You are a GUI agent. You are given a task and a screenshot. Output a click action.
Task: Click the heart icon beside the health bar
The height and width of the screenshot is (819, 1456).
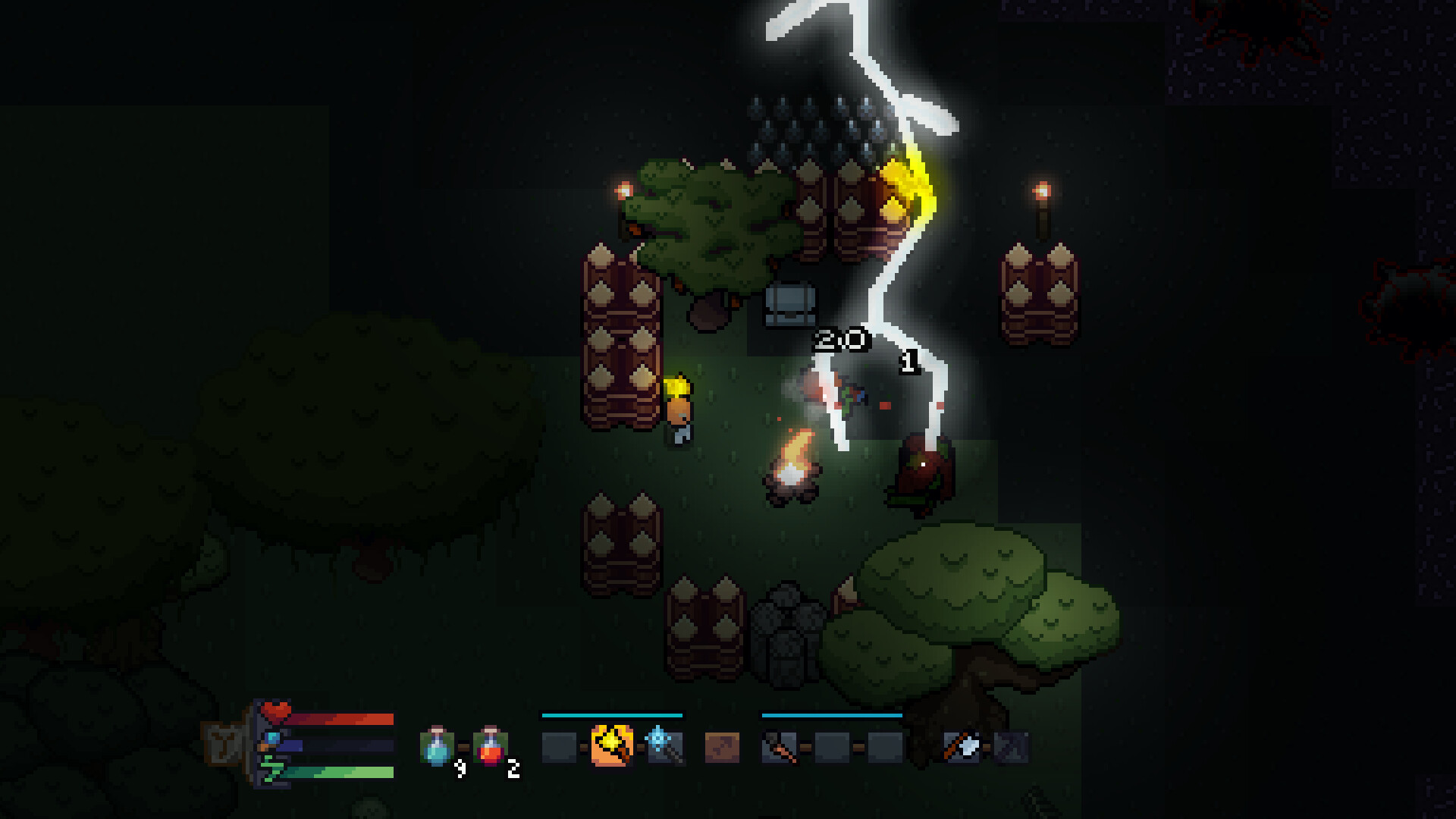276,711
